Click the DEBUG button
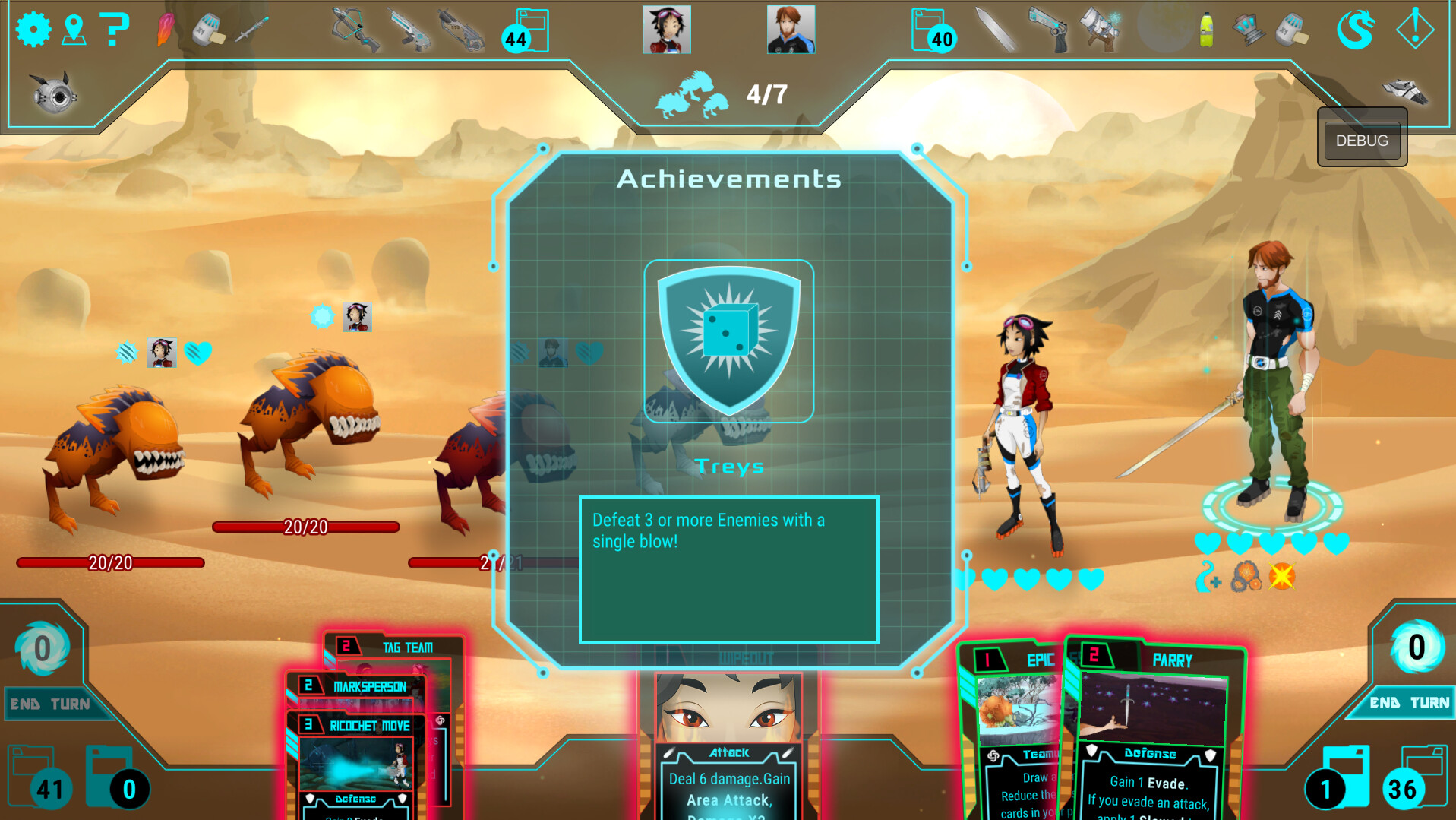 coord(1361,141)
